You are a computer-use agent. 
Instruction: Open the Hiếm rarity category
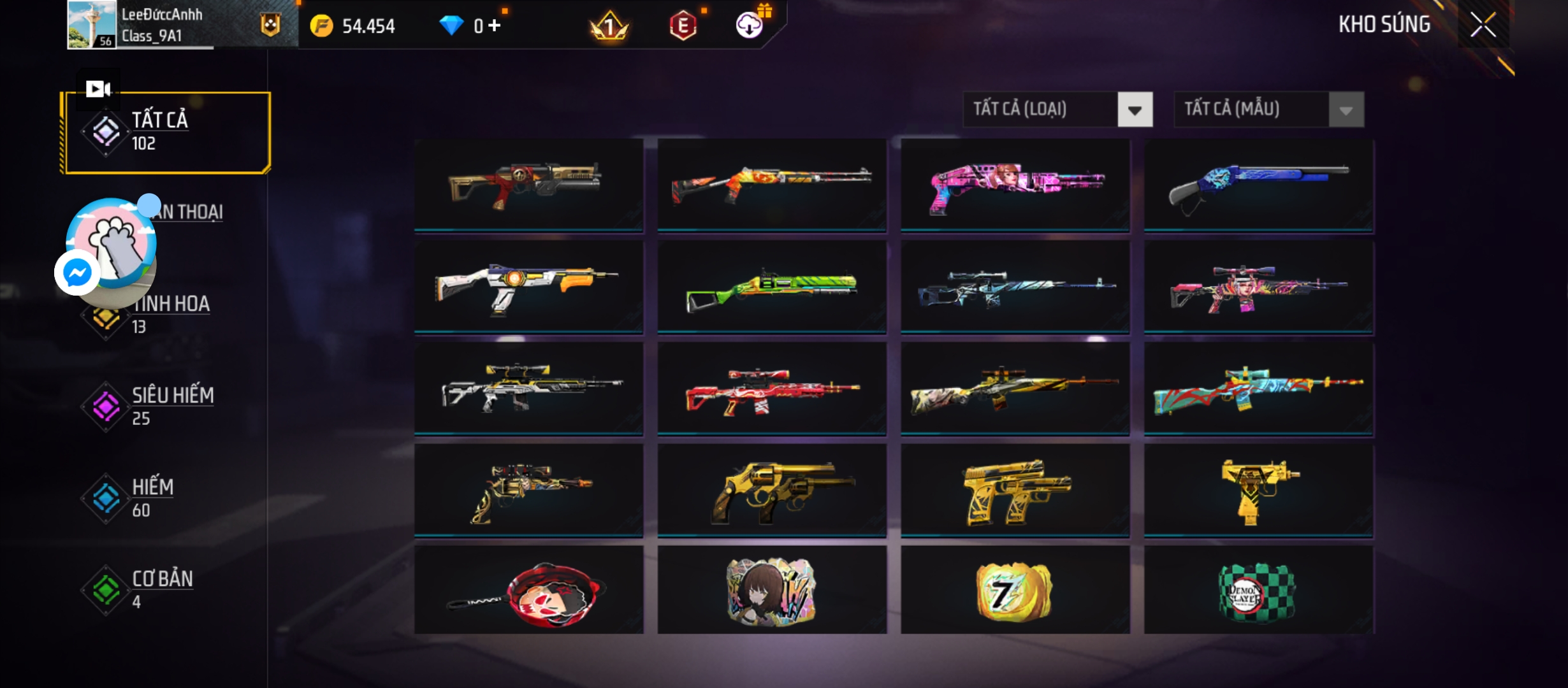pos(153,497)
